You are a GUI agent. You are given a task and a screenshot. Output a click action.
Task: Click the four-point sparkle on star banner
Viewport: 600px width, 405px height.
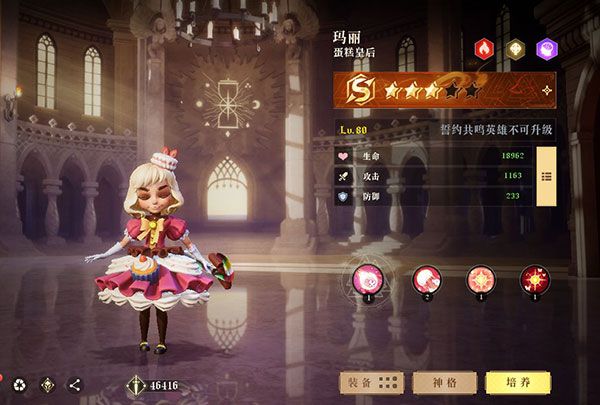(x=546, y=92)
